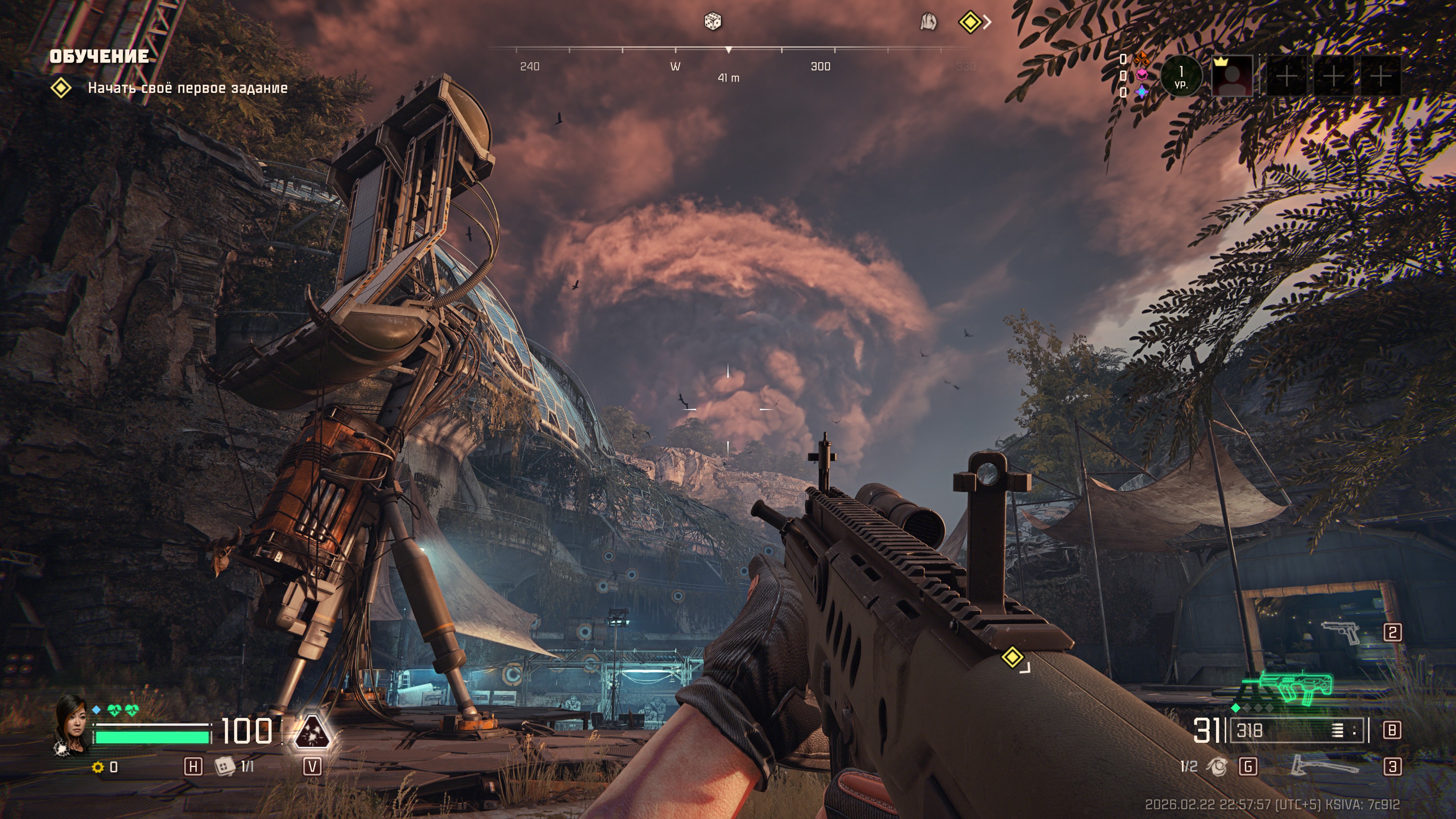
Task: Switch to the pistol weapon slot
Action: coord(1341,632)
